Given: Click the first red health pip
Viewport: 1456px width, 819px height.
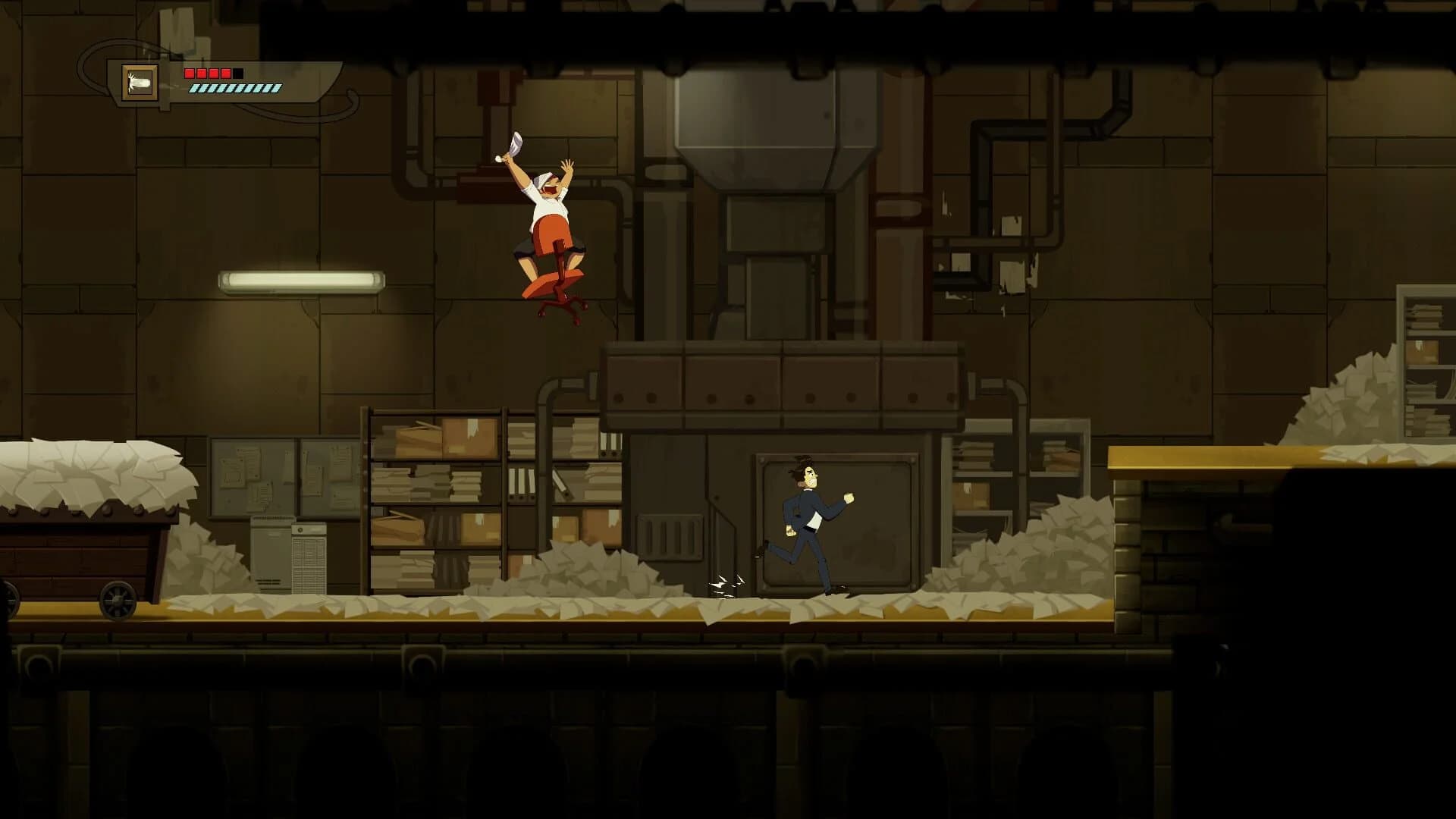Looking at the screenshot, I should pos(190,74).
